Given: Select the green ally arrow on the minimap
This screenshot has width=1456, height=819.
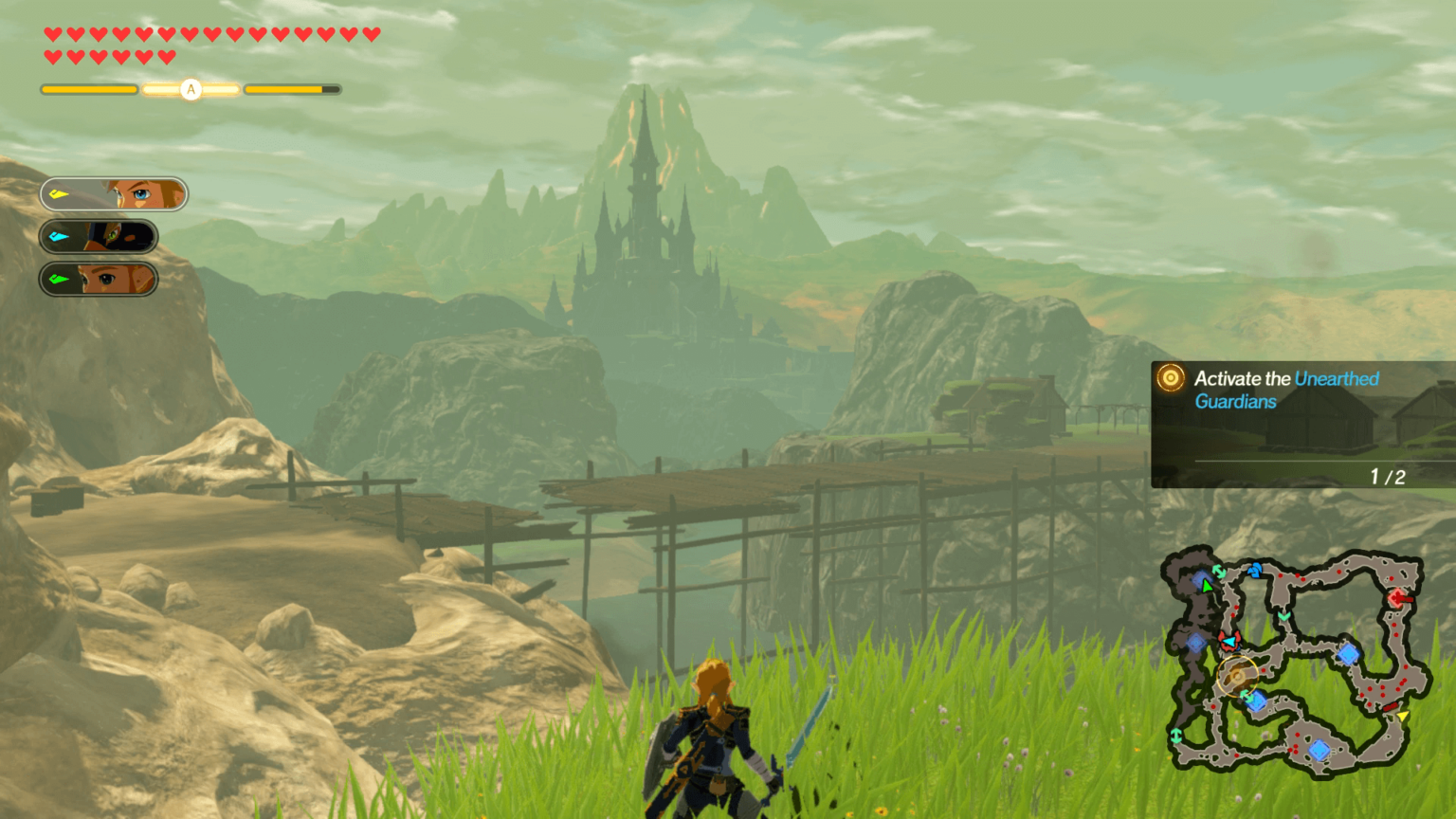Looking at the screenshot, I should 1207,586.
